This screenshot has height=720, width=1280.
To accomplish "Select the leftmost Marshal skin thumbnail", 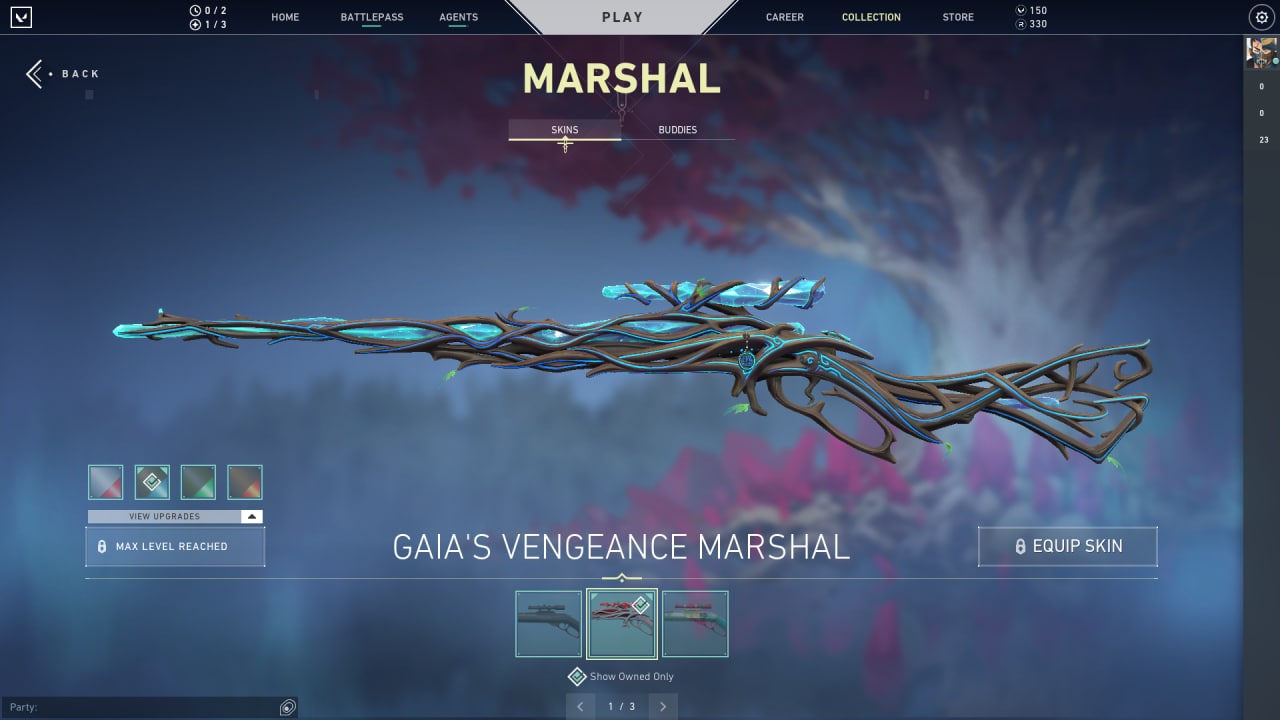I will [548, 623].
